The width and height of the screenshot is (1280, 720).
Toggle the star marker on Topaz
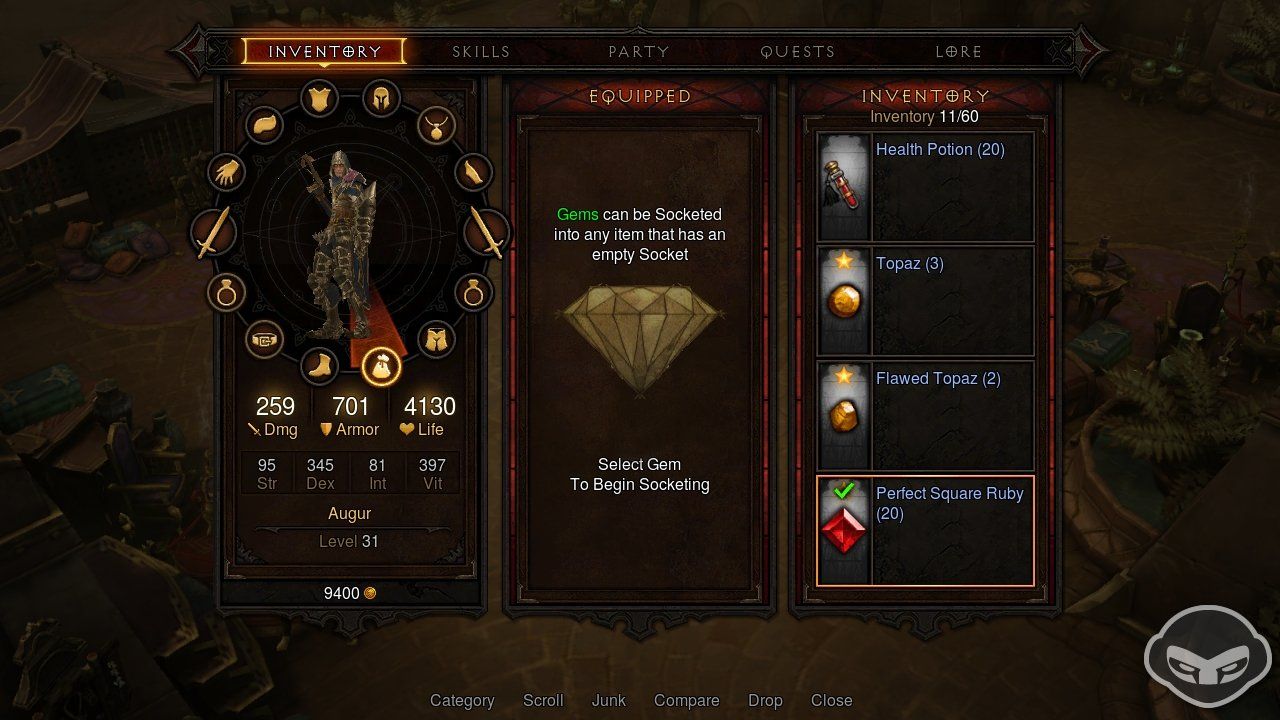[x=843, y=262]
